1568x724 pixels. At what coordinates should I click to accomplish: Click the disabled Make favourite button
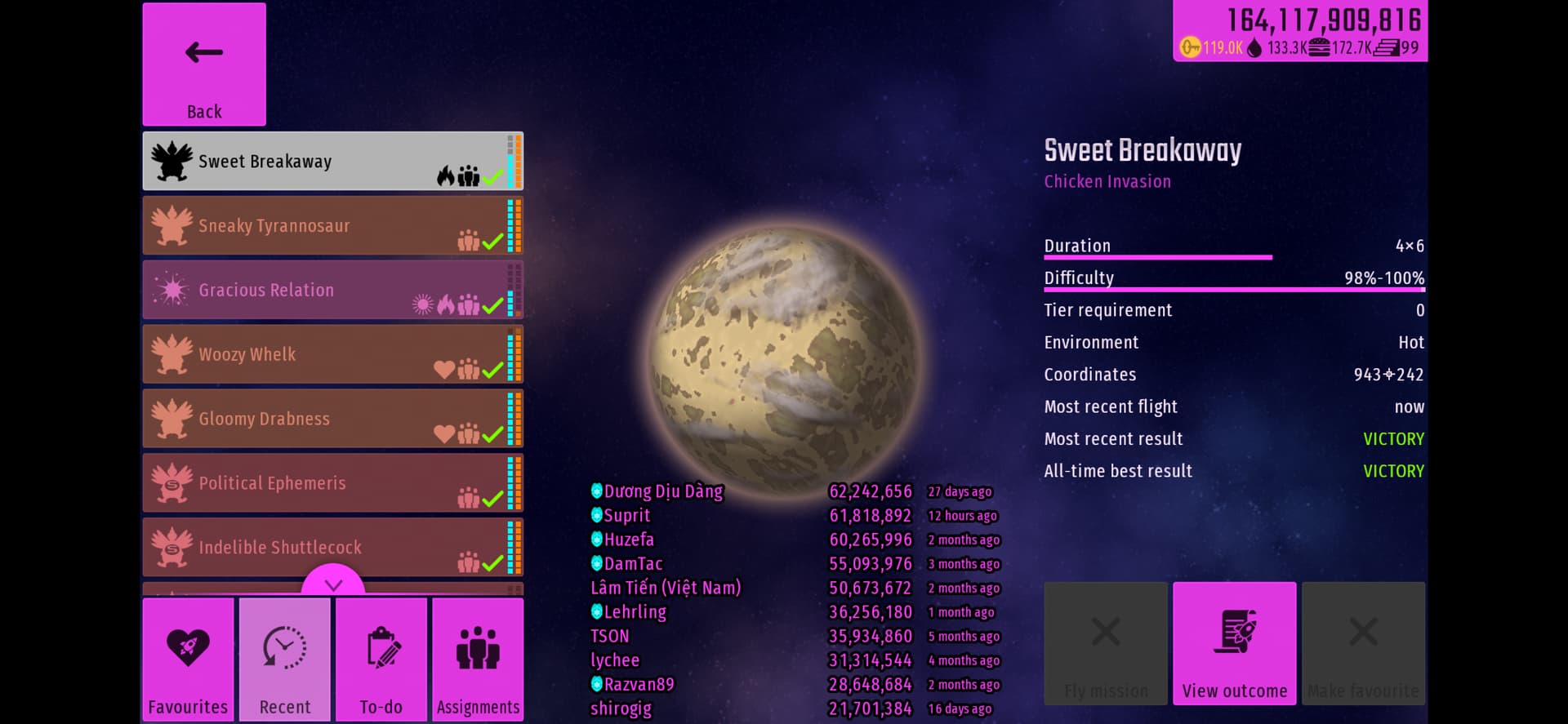(1363, 644)
